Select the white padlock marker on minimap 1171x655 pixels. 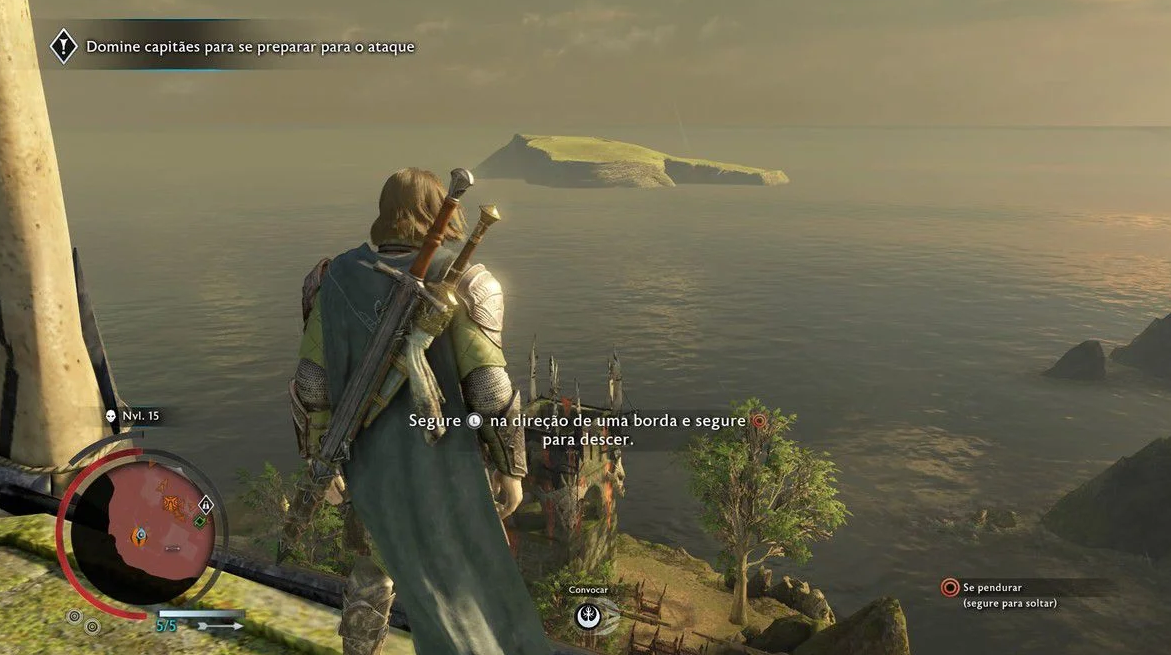pyautogui.click(x=206, y=505)
